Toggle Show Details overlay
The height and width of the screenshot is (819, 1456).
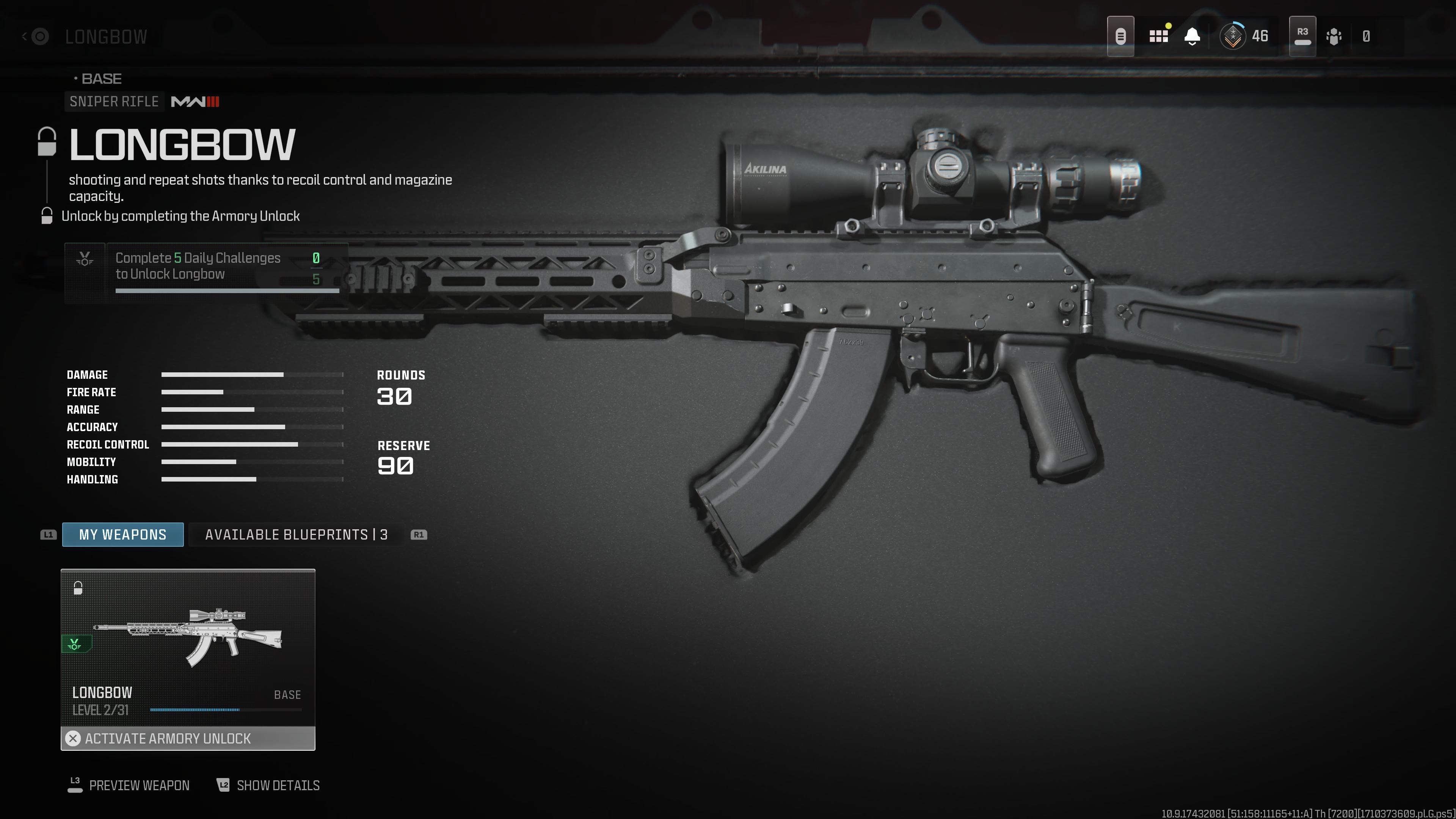277,785
